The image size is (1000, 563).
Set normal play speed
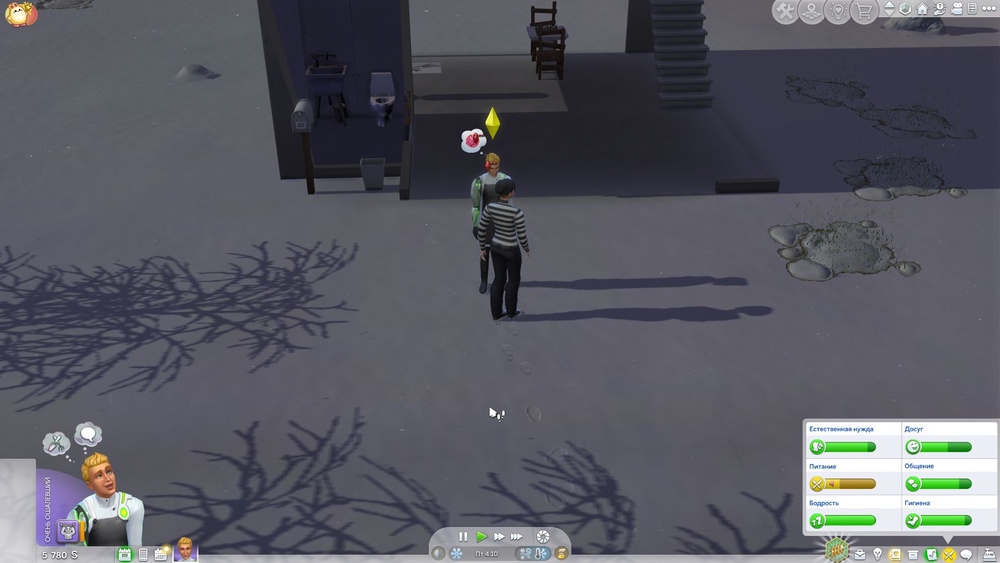click(481, 537)
